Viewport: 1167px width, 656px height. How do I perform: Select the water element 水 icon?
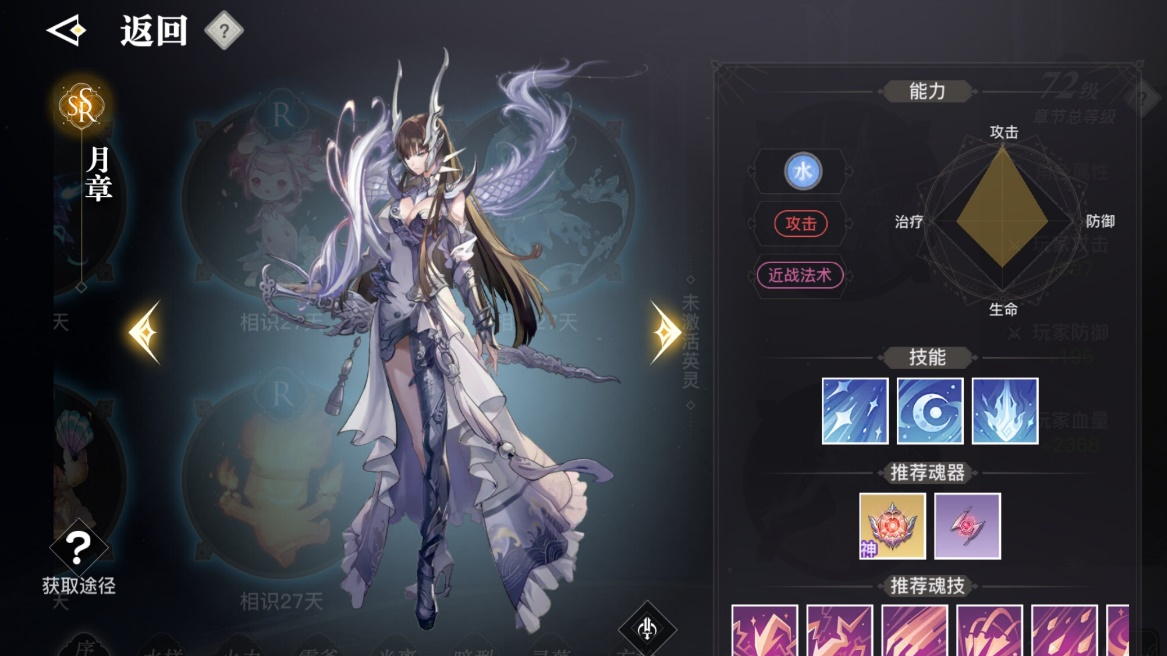802,172
